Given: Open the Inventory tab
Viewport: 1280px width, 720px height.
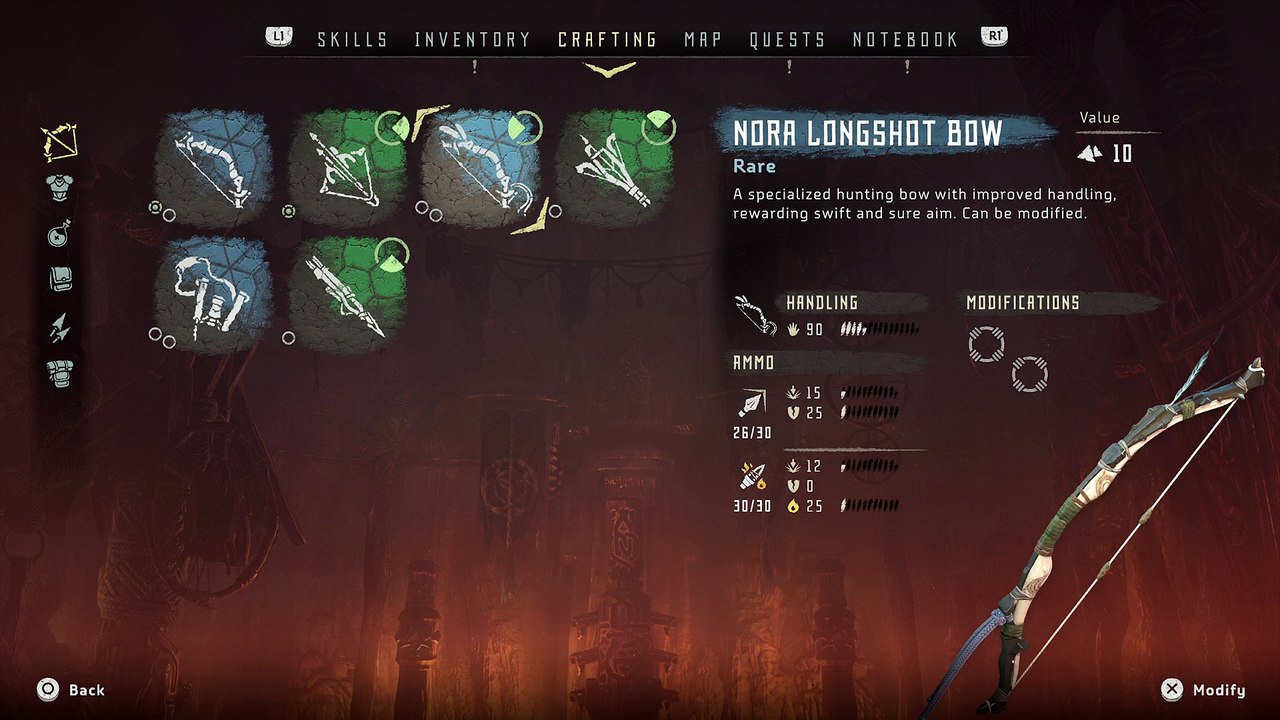Looking at the screenshot, I should [472, 40].
